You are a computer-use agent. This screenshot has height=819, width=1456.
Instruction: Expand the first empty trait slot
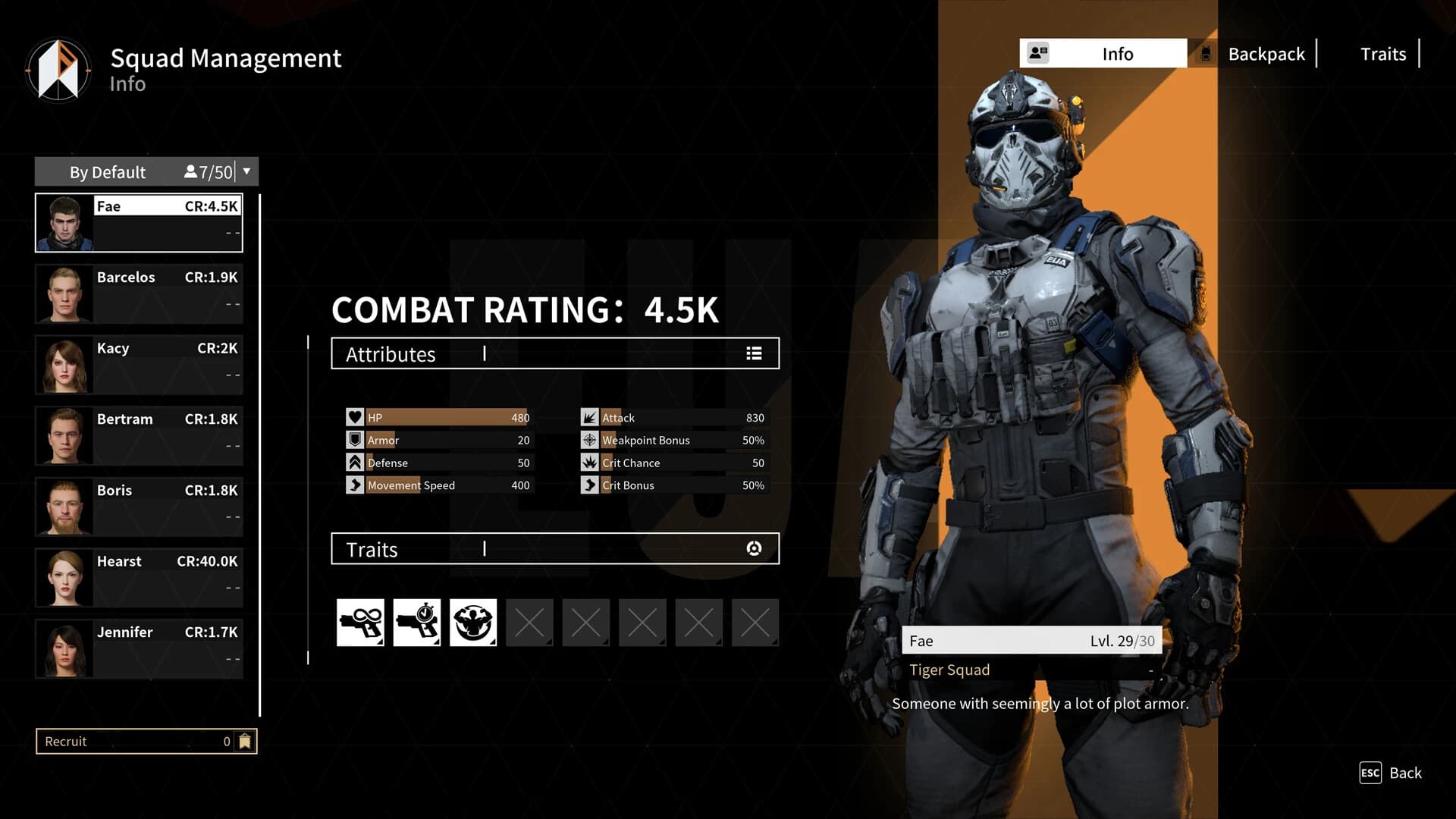(529, 622)
